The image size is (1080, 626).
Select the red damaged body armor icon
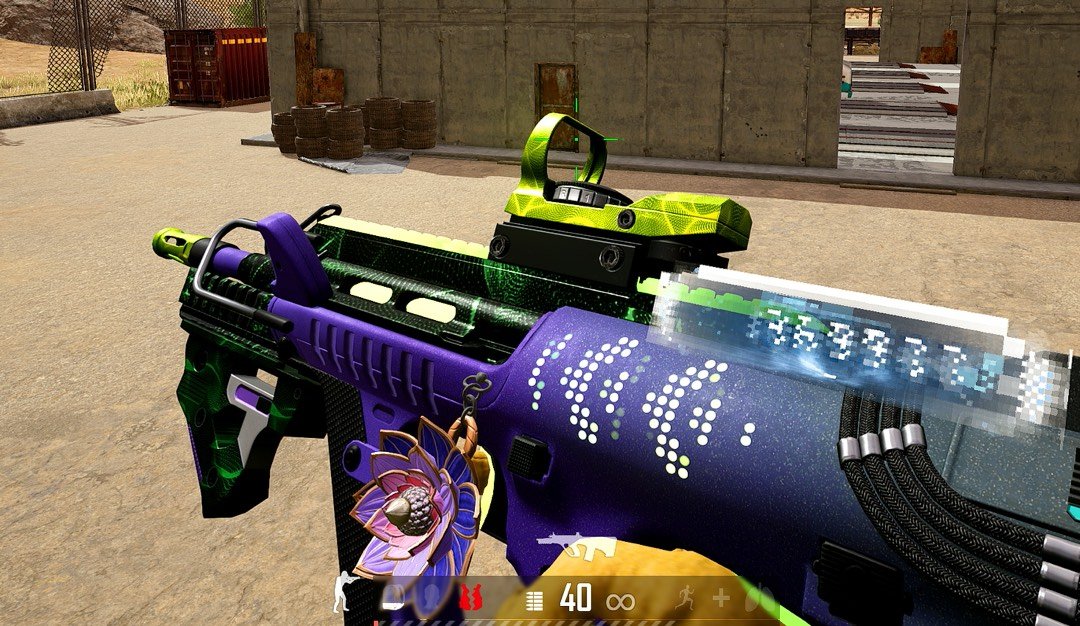[471, 598]
